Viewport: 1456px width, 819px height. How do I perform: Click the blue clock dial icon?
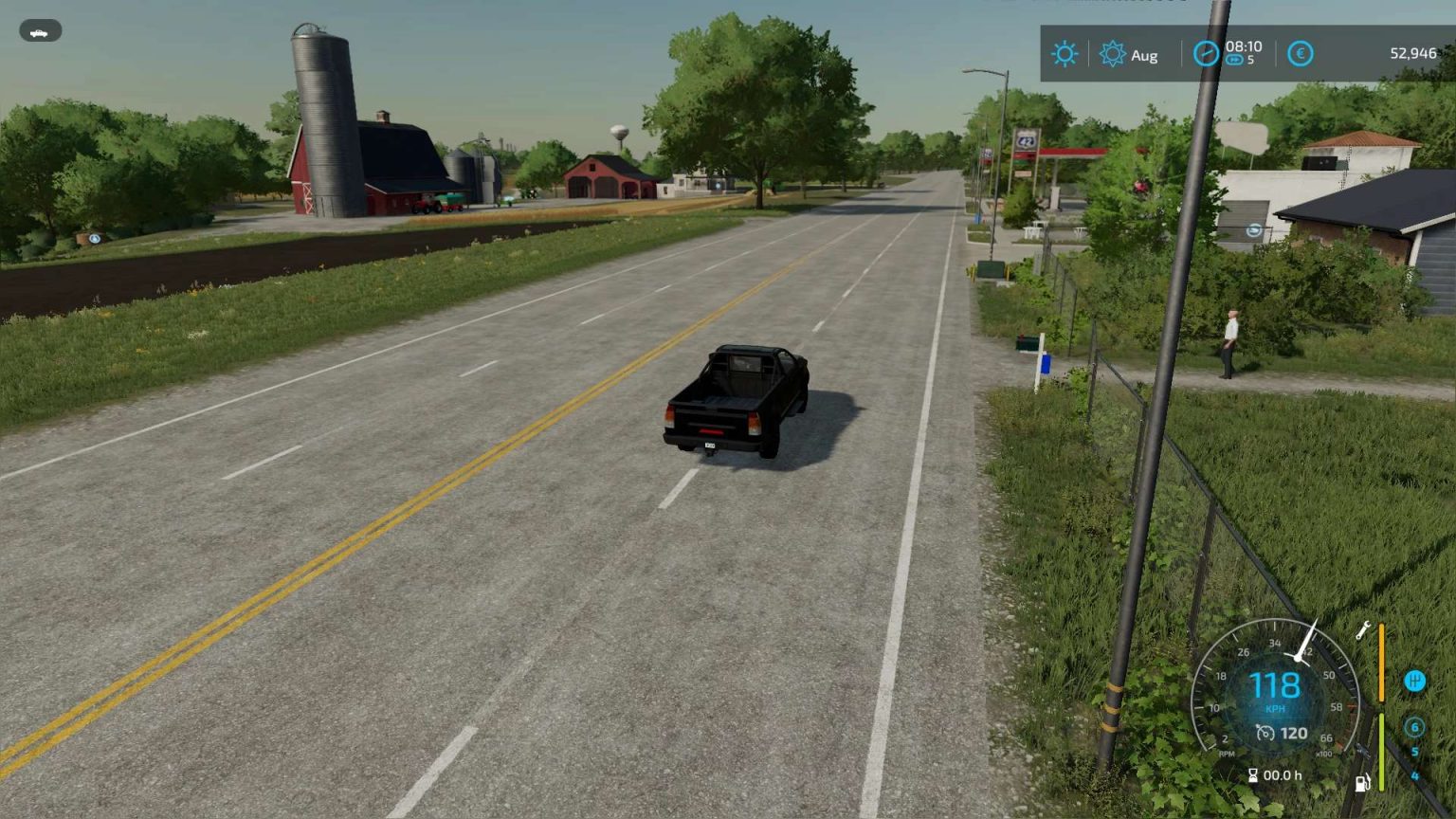(1207, 53)
